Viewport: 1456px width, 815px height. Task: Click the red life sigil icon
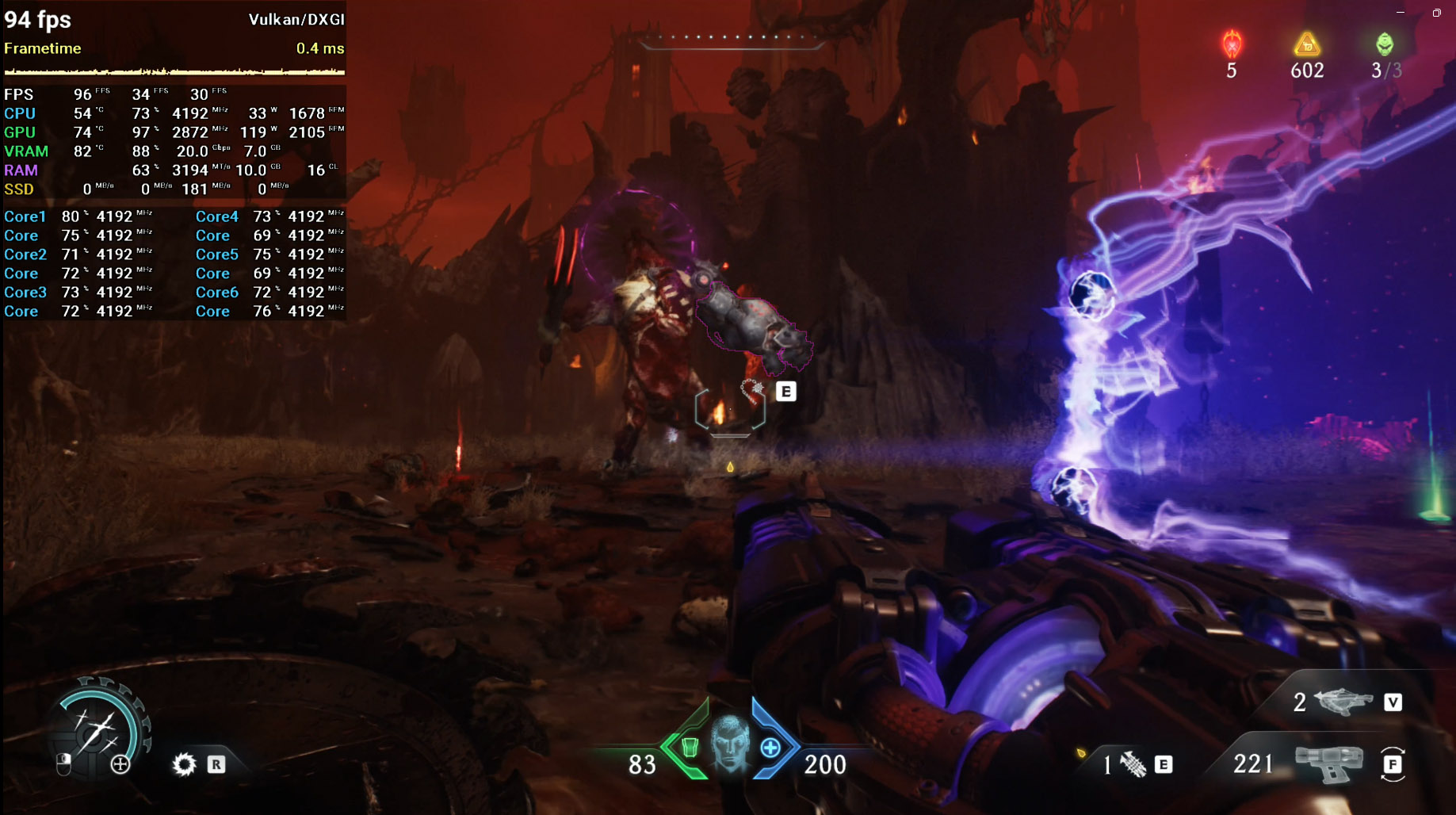[x=1232, y=44]
